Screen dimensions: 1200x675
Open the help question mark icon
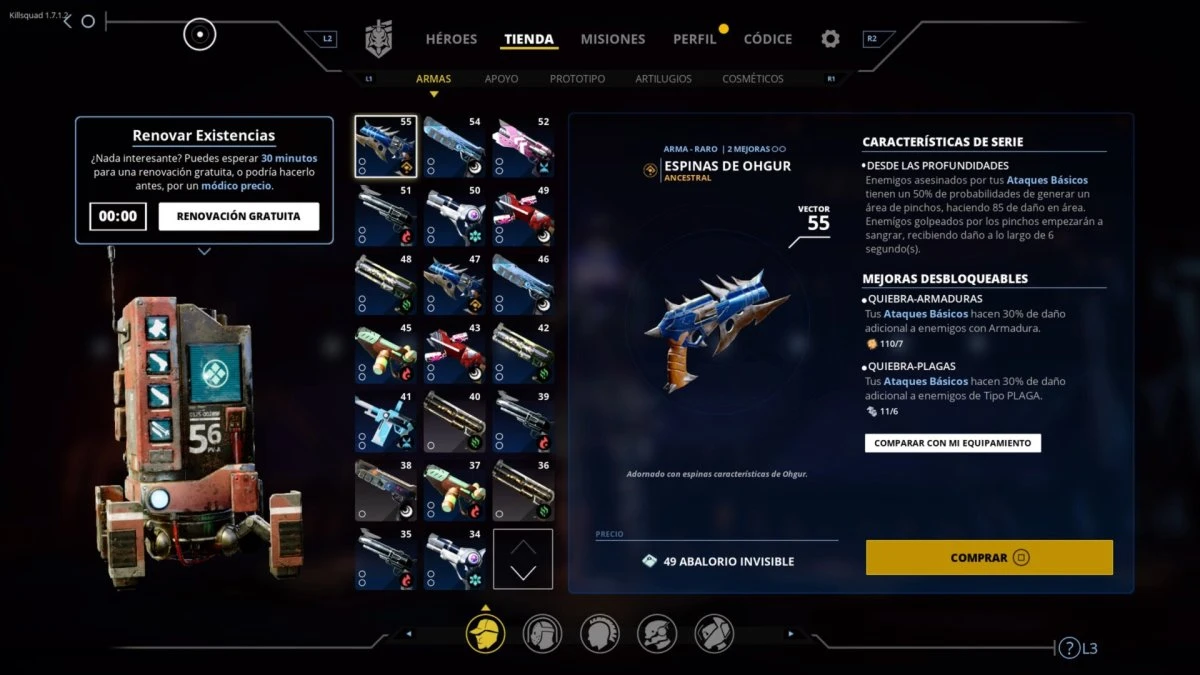pos(1069,648)
